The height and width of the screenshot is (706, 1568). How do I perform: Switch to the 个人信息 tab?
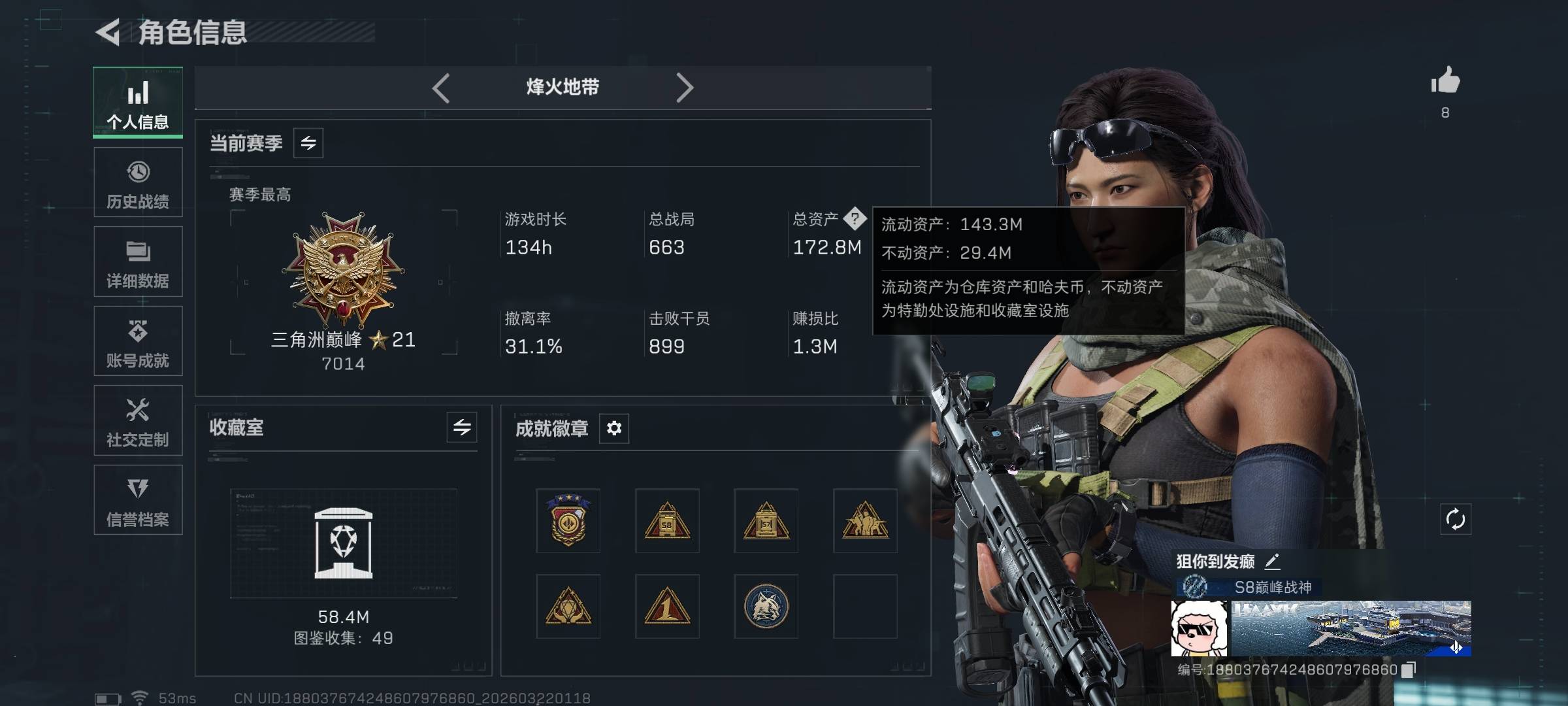(x=138, y=102)
